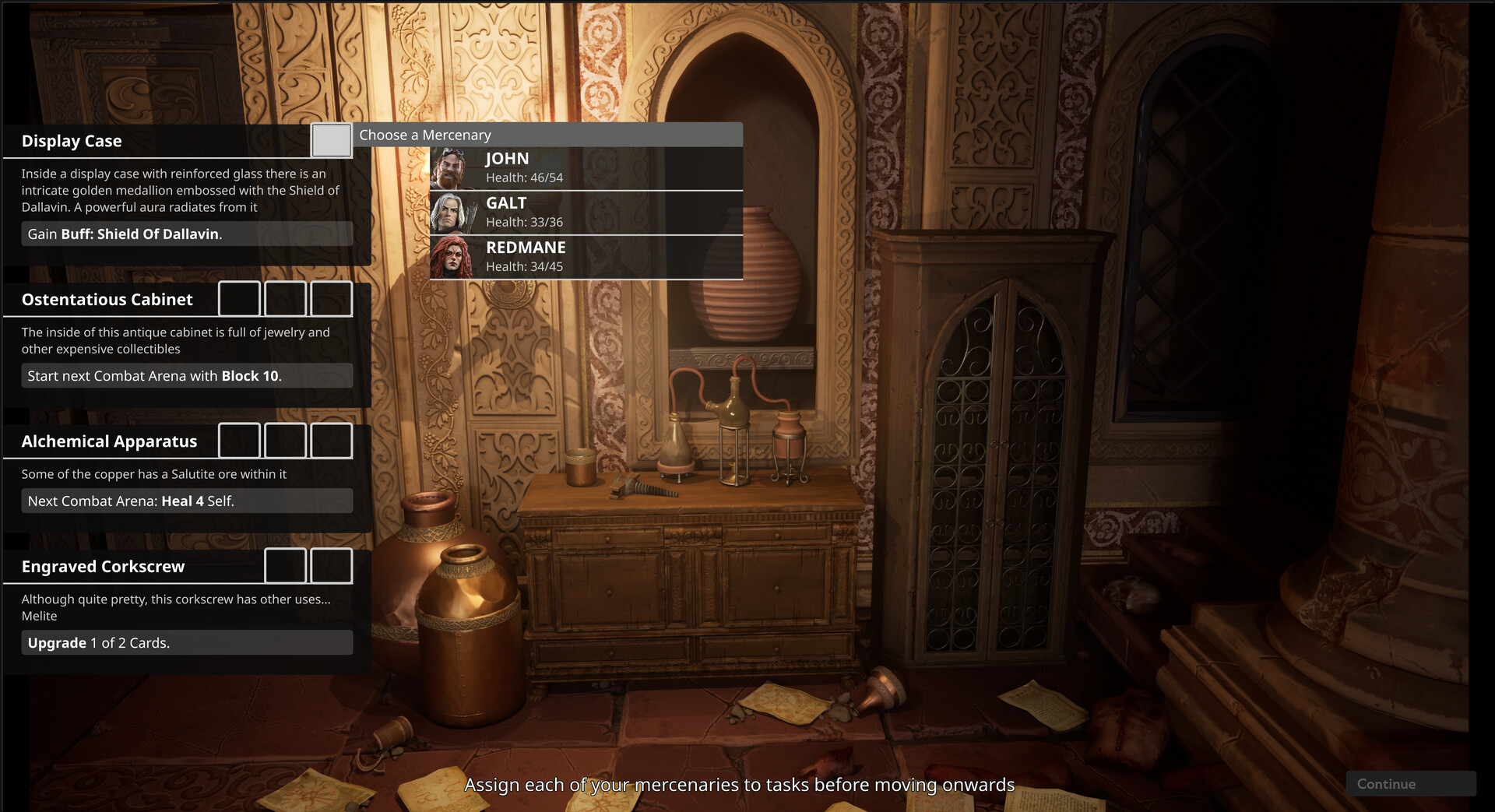
Task: Click the Display Case assignment slot
Action: pyautogui.click(x=332, y=140)
